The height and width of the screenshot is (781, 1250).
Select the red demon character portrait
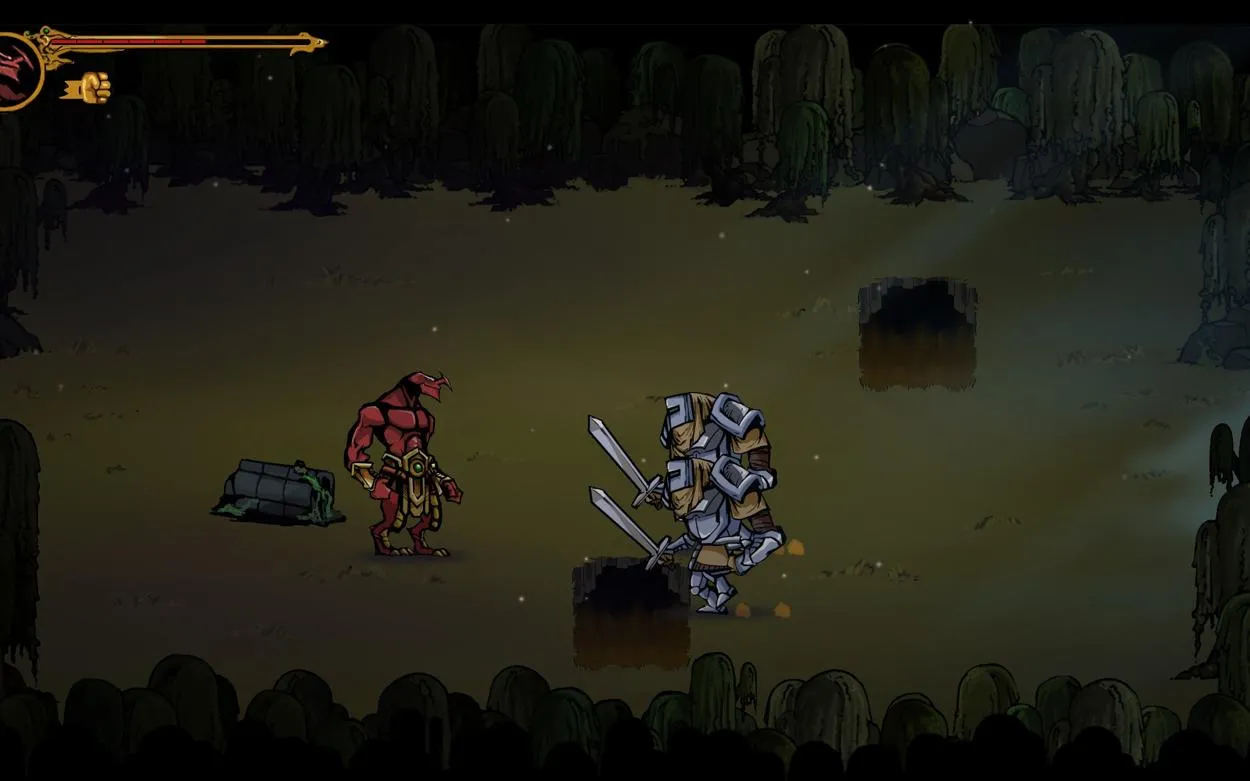click(x=16, y=68)
